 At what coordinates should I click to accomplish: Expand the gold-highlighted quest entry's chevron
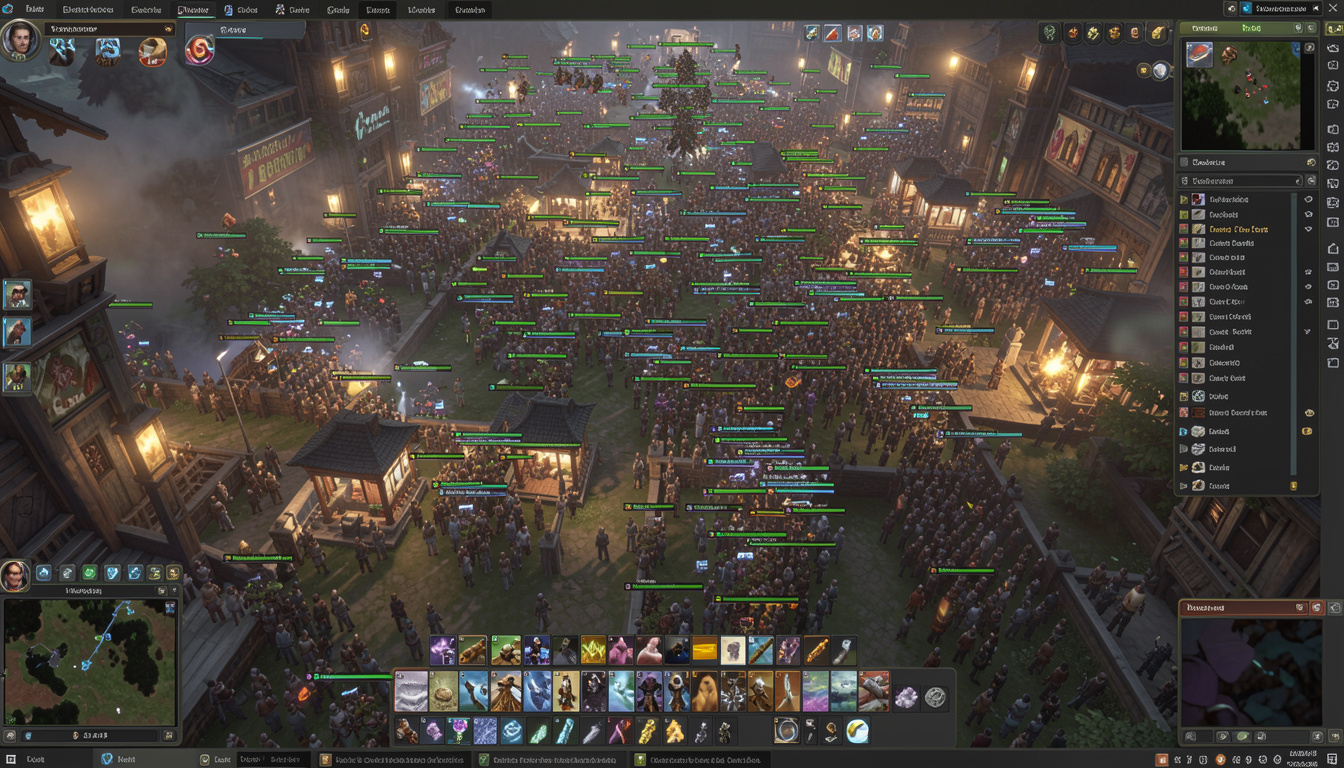coord(1184,230)
